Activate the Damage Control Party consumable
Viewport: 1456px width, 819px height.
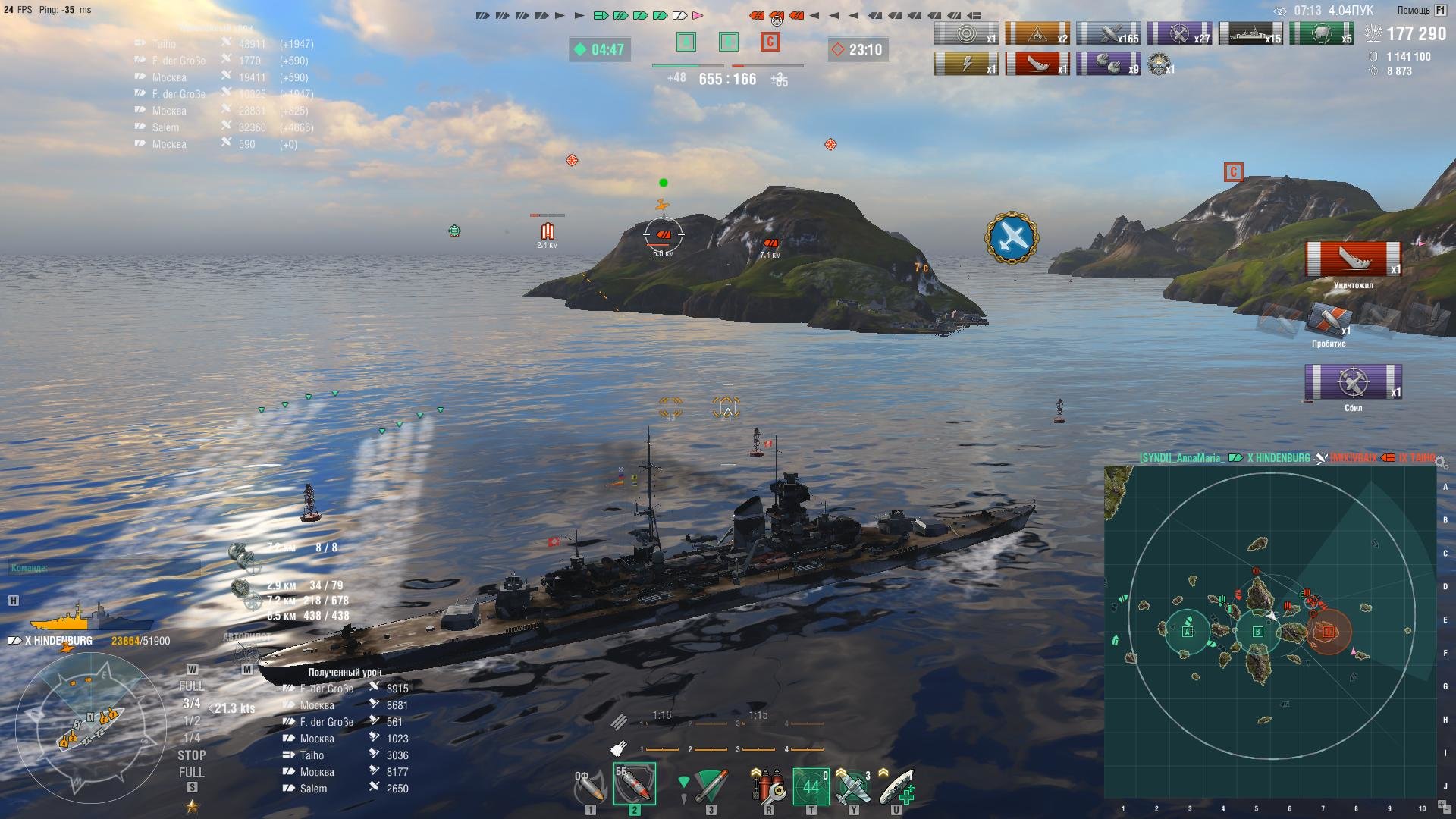point(767,787)
